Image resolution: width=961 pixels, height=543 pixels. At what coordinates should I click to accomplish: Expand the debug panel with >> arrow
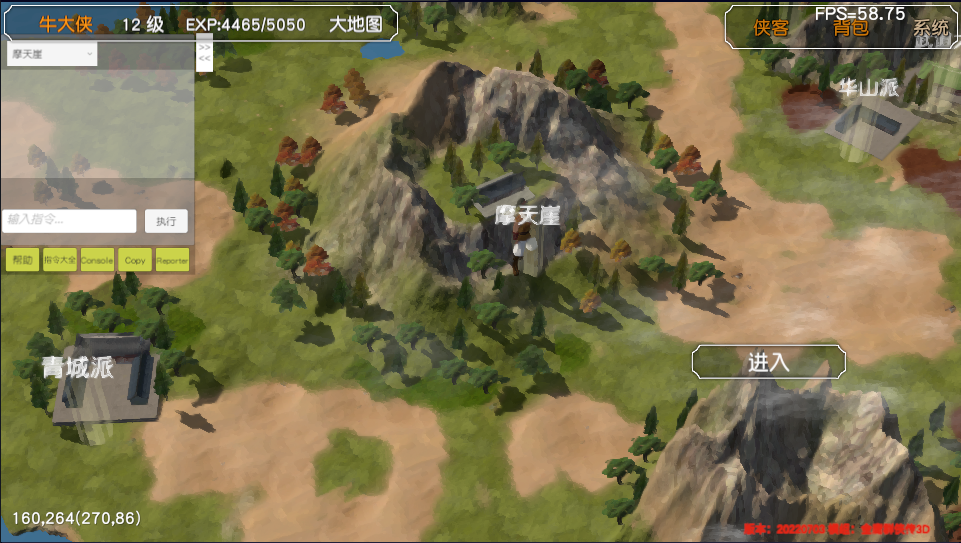204,48
